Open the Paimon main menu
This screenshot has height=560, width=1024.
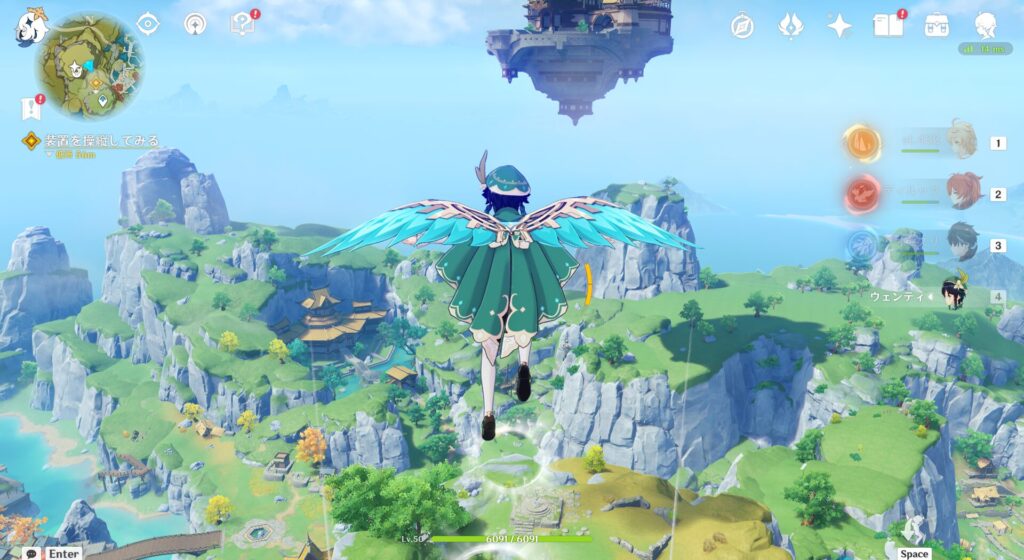point(29,27)
